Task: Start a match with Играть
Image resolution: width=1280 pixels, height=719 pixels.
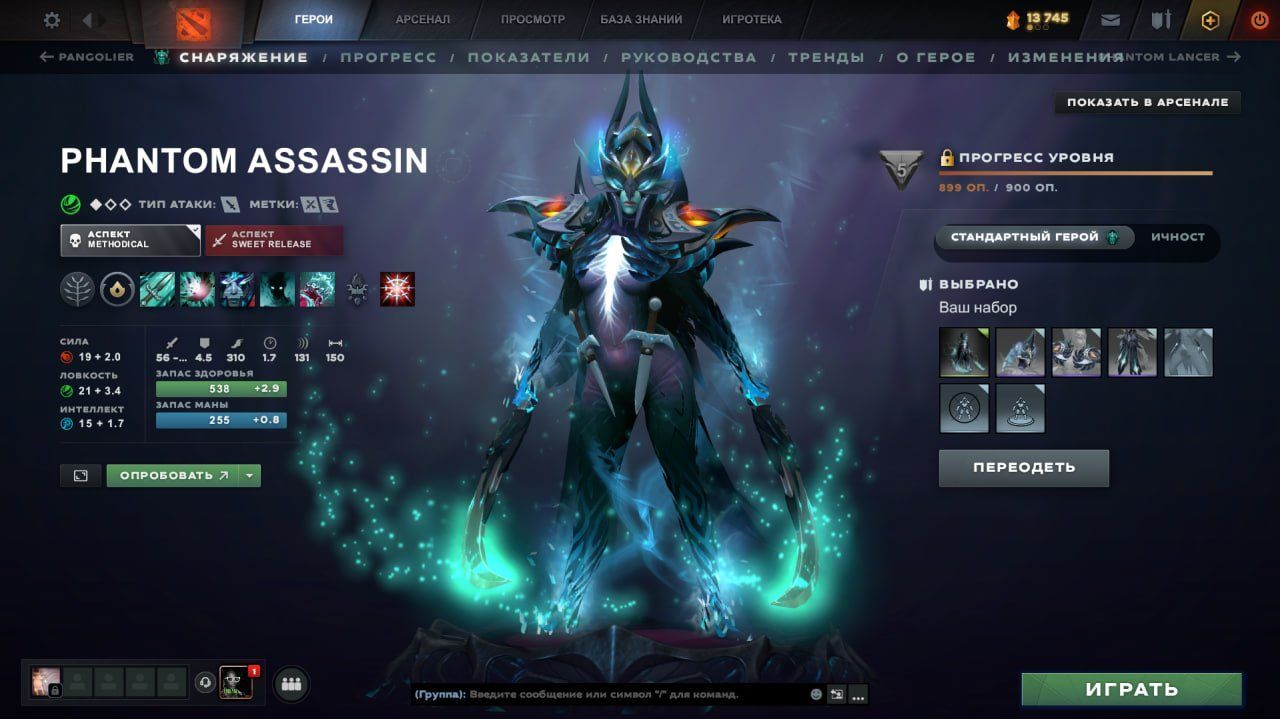Action: tap(1131, 689)
